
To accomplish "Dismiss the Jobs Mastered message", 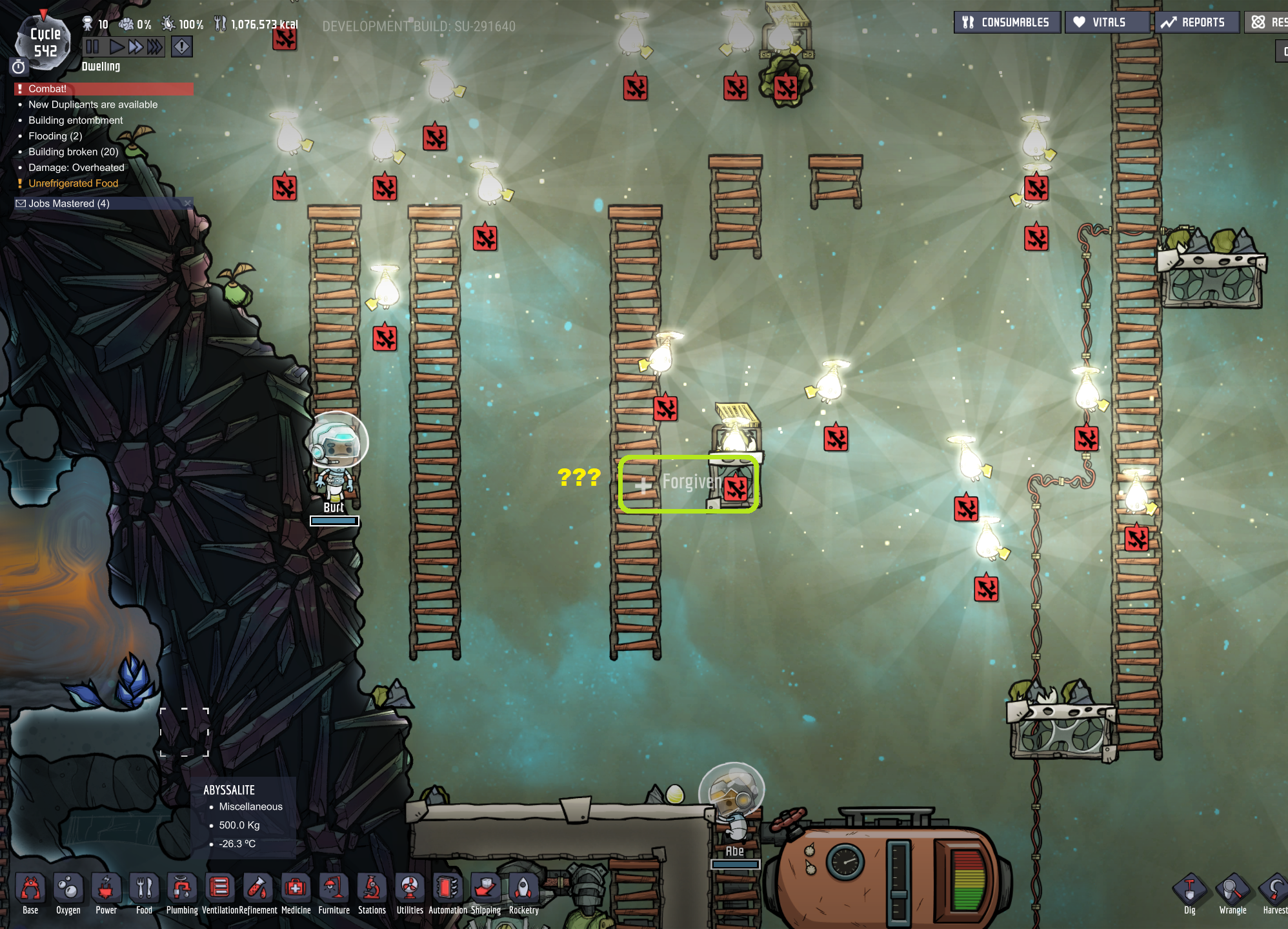I will (x=188, y=203).
